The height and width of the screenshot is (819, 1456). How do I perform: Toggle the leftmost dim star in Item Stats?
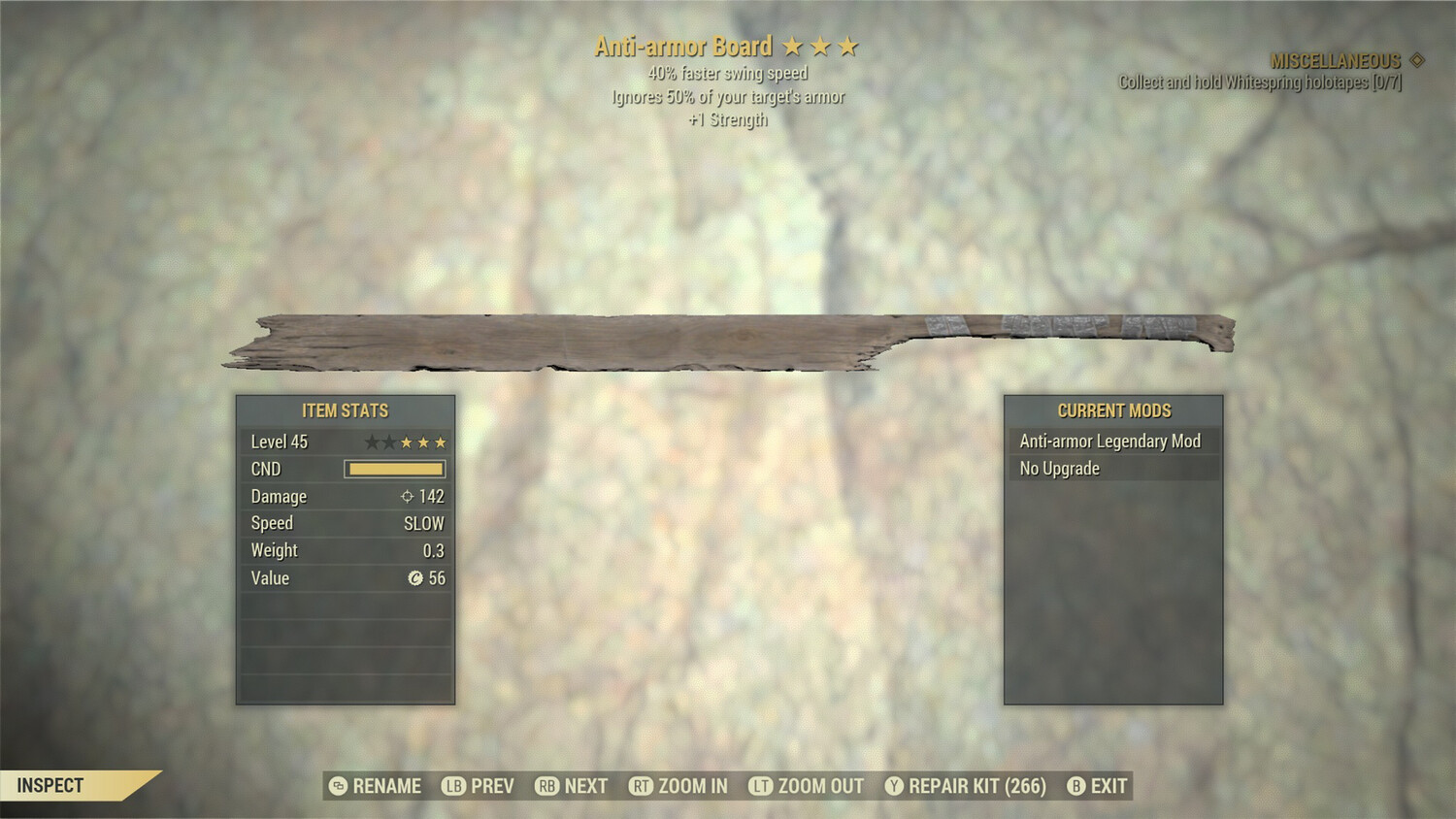pyautogui.click(x=372, y=442)
